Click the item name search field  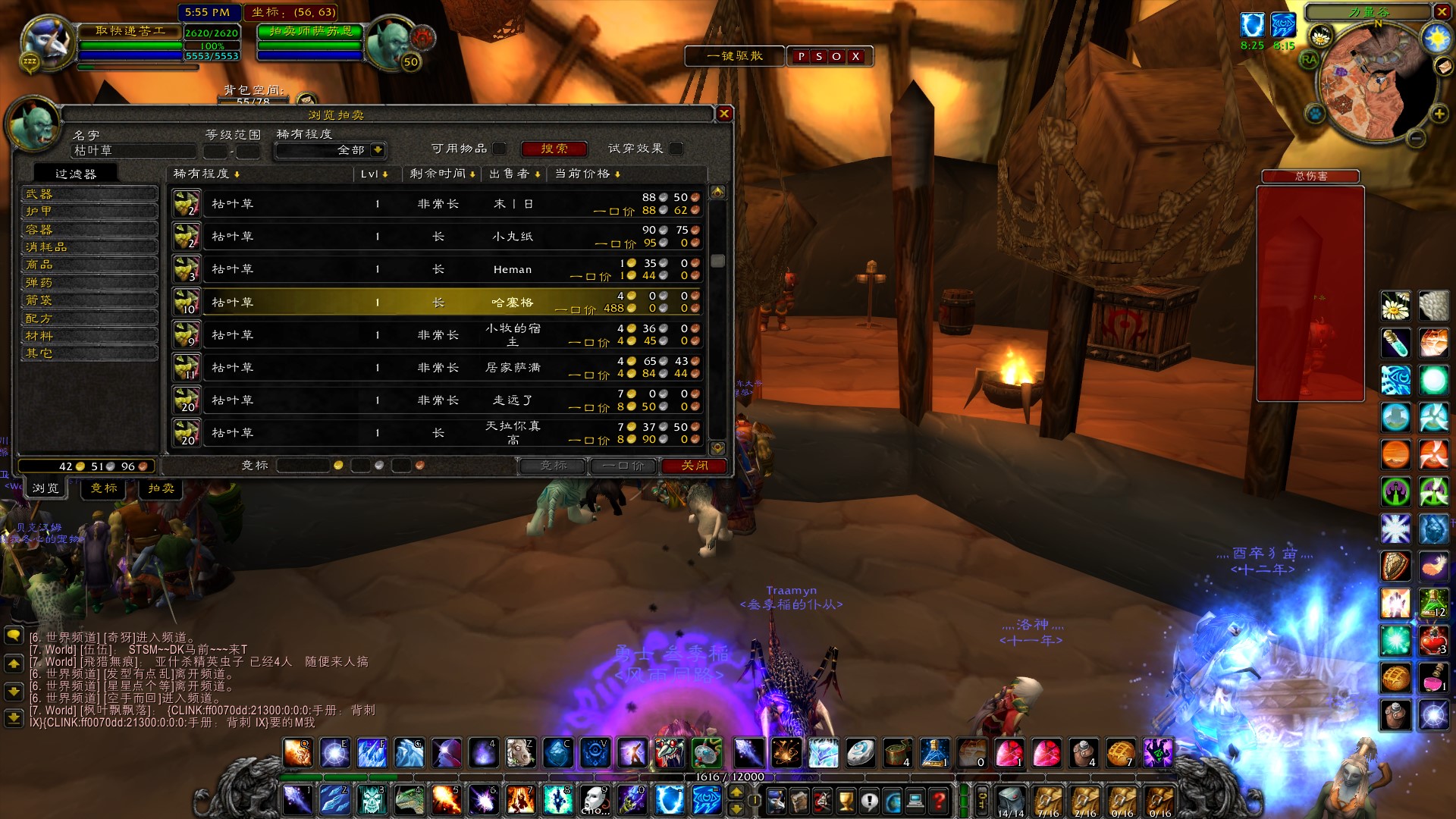[x=133, y=151]
